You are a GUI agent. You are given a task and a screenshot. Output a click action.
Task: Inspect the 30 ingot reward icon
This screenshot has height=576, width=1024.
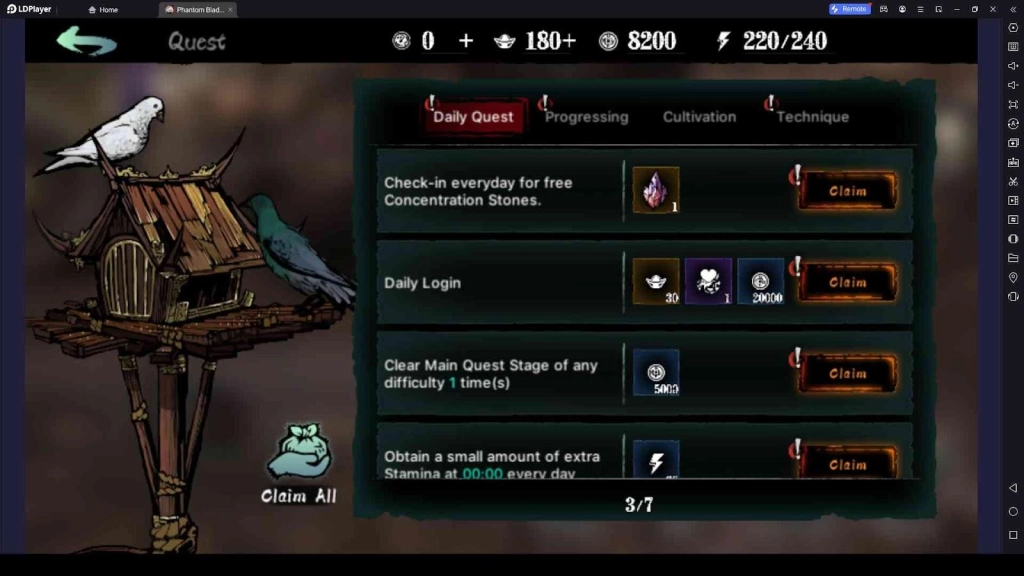coord(656,282)
